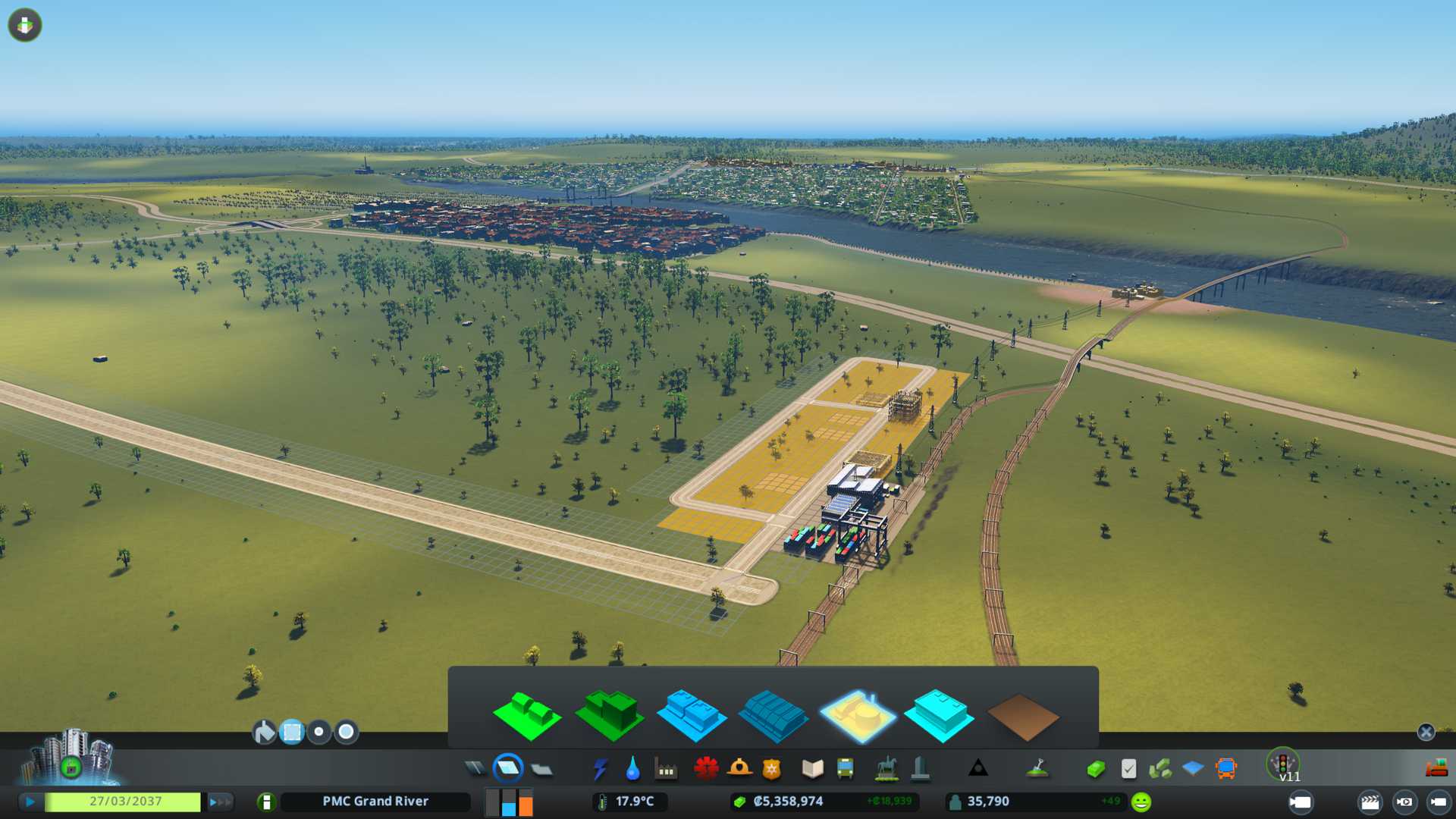Open the Public Transport bus menu

[845, 769]
